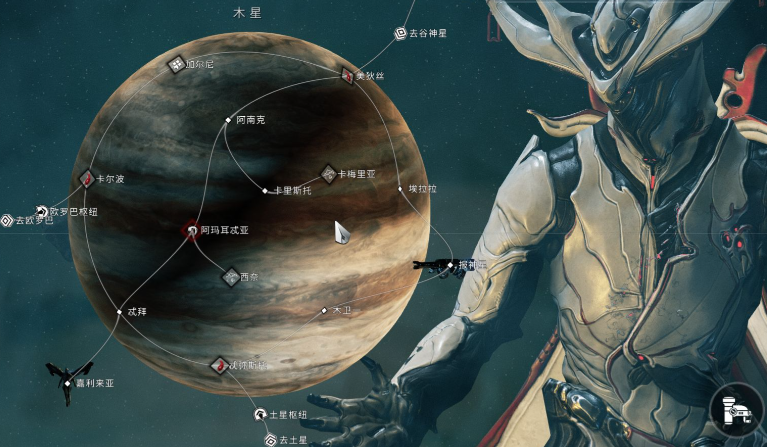Select the highlighted 阿玛耳忒亚 node
767x447 pixels.
tap(191, 230)
